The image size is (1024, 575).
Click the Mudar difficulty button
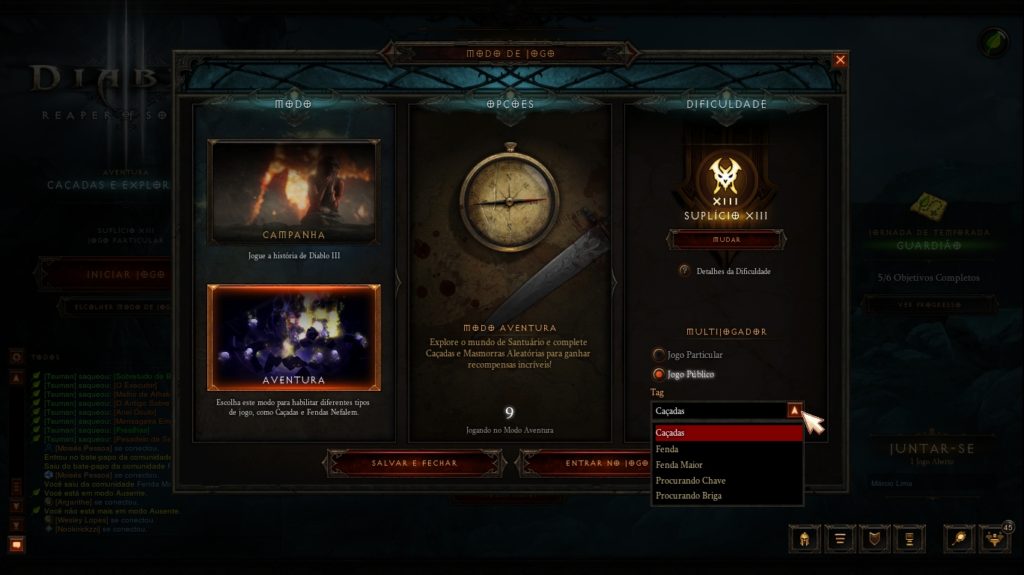[724, 240]
